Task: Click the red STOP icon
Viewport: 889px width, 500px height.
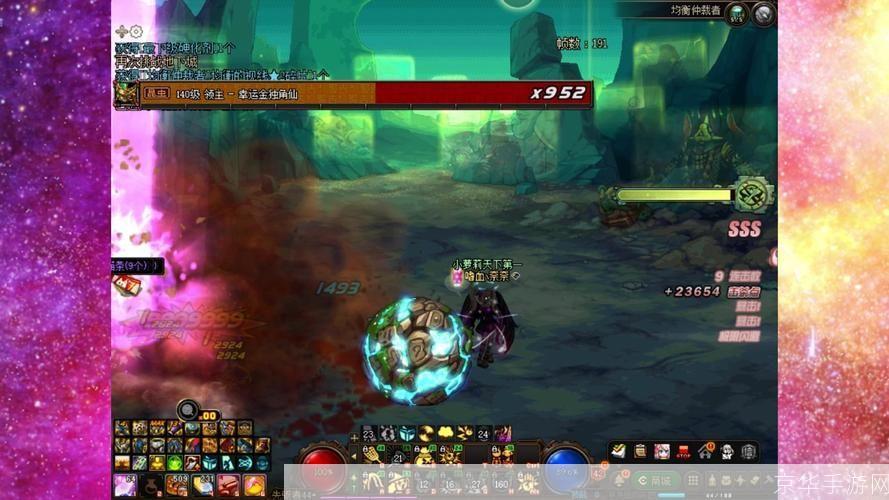Action: pos(684,452)
